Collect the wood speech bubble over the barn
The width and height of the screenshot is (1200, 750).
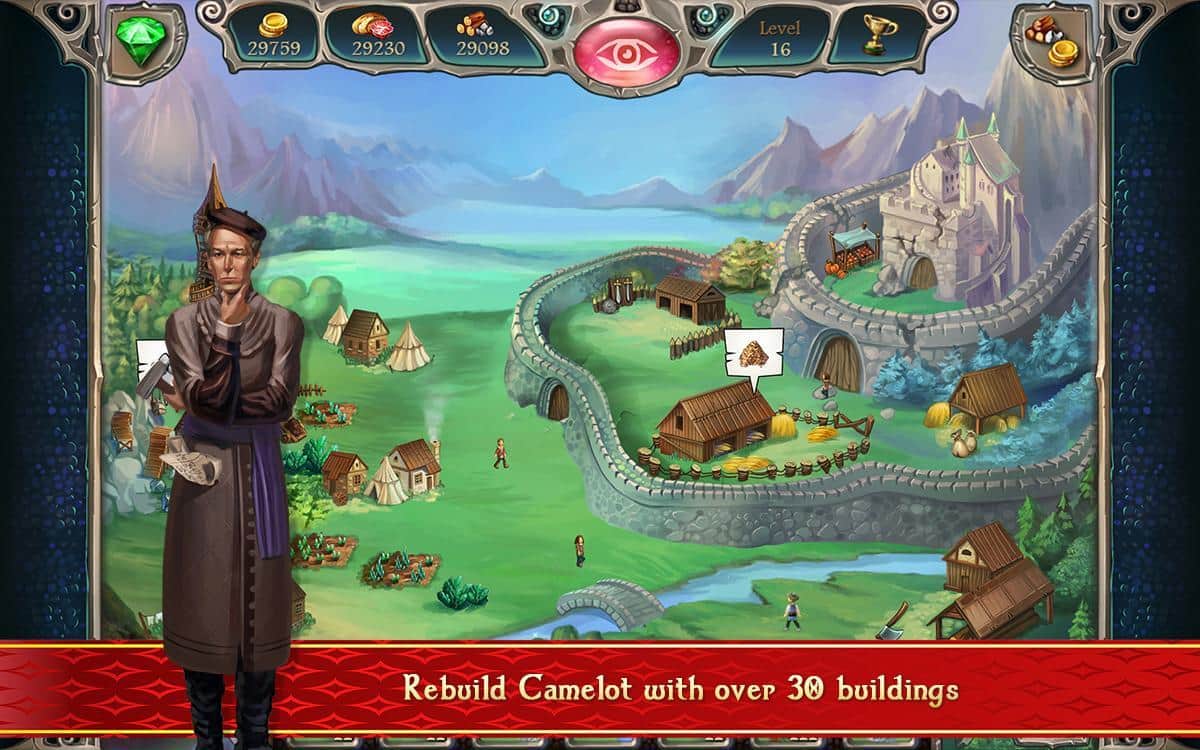pos(753,355)
